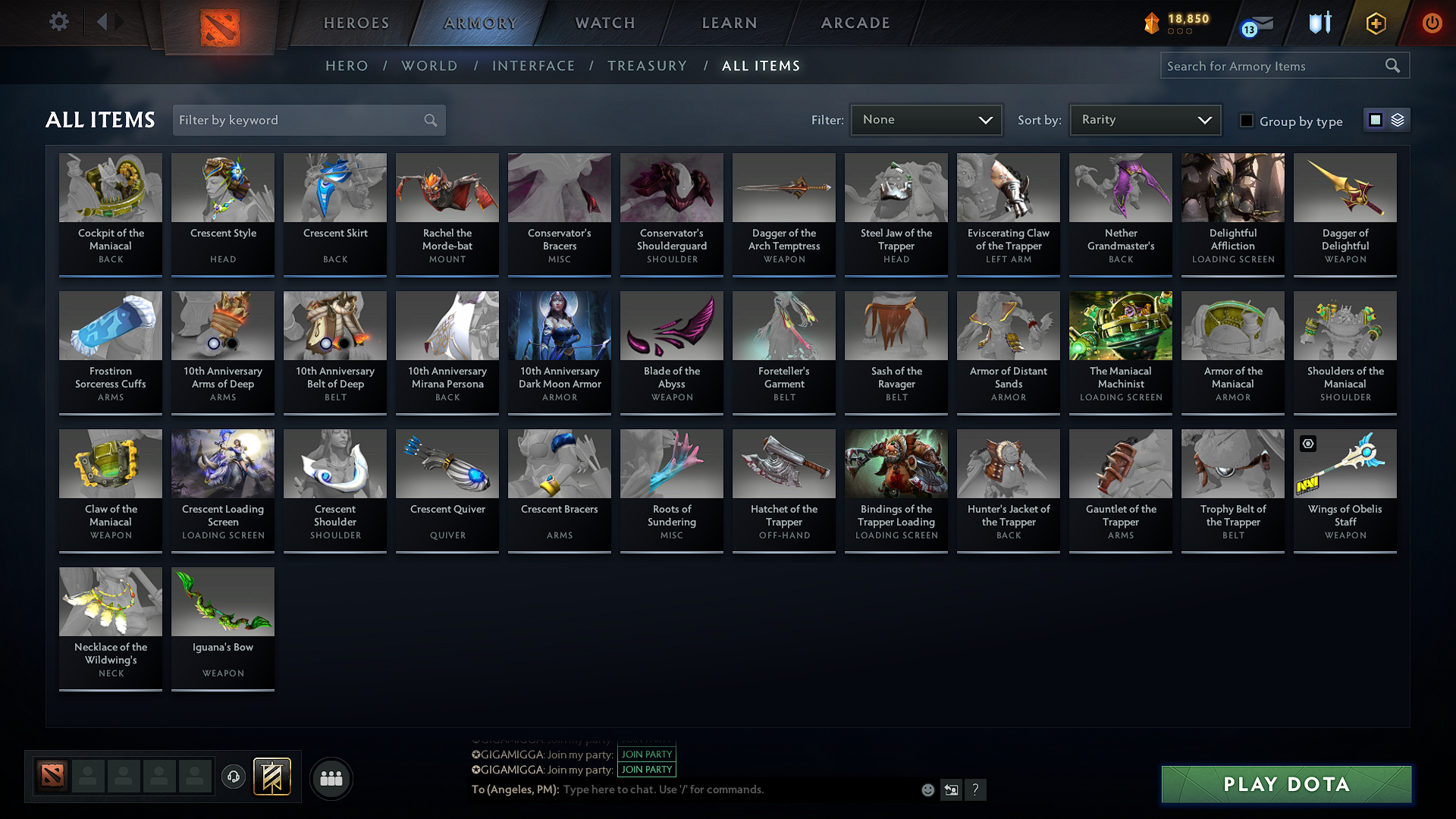Open the friends list icon
This screenshot has height=819, width=1456.
coord(330,778)
